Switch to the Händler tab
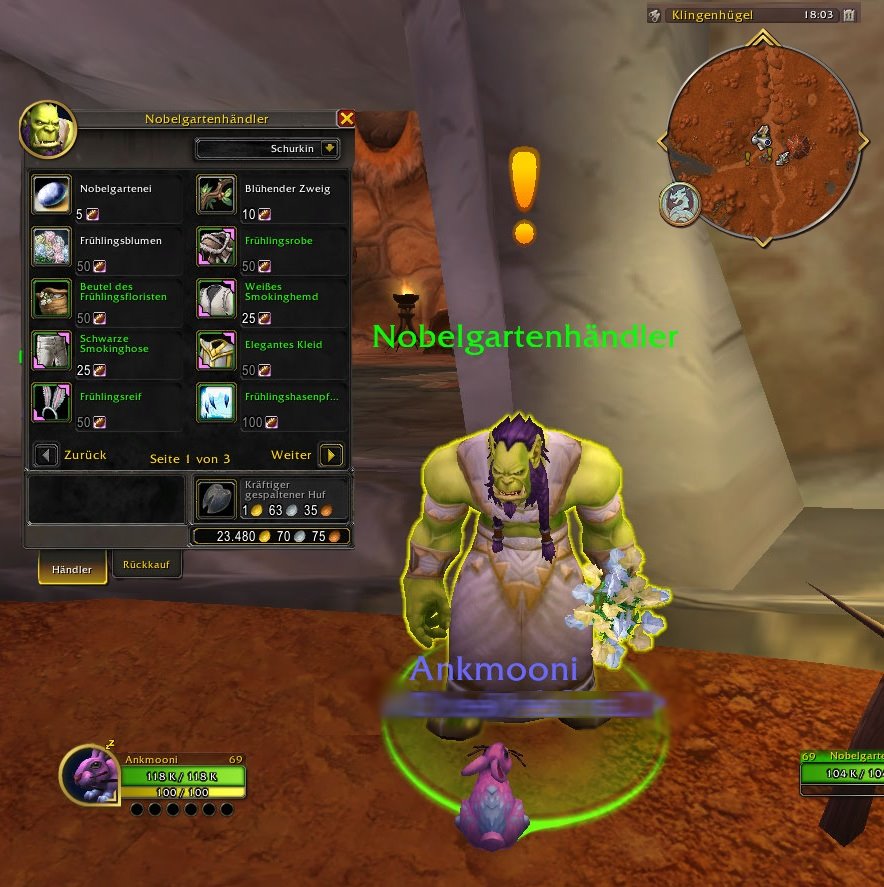The width and height of the screenshot is (884, 887). 72,569
